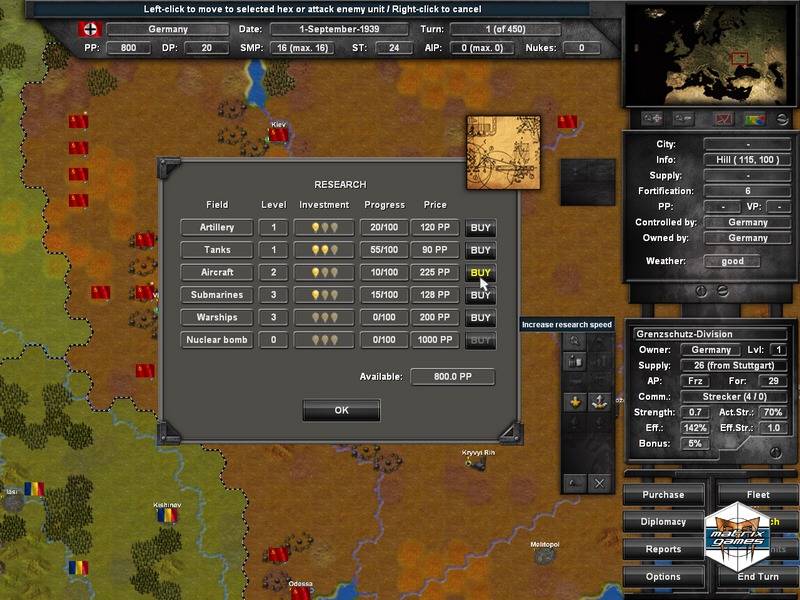The height and width of the screenshot is (600, 800).
Task: Click the research blueprint thumbnail
Action: coord(503,152)
